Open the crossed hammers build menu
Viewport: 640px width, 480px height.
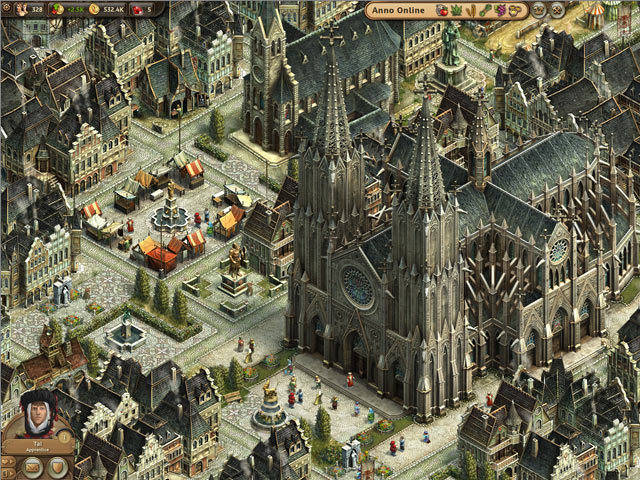556,10
